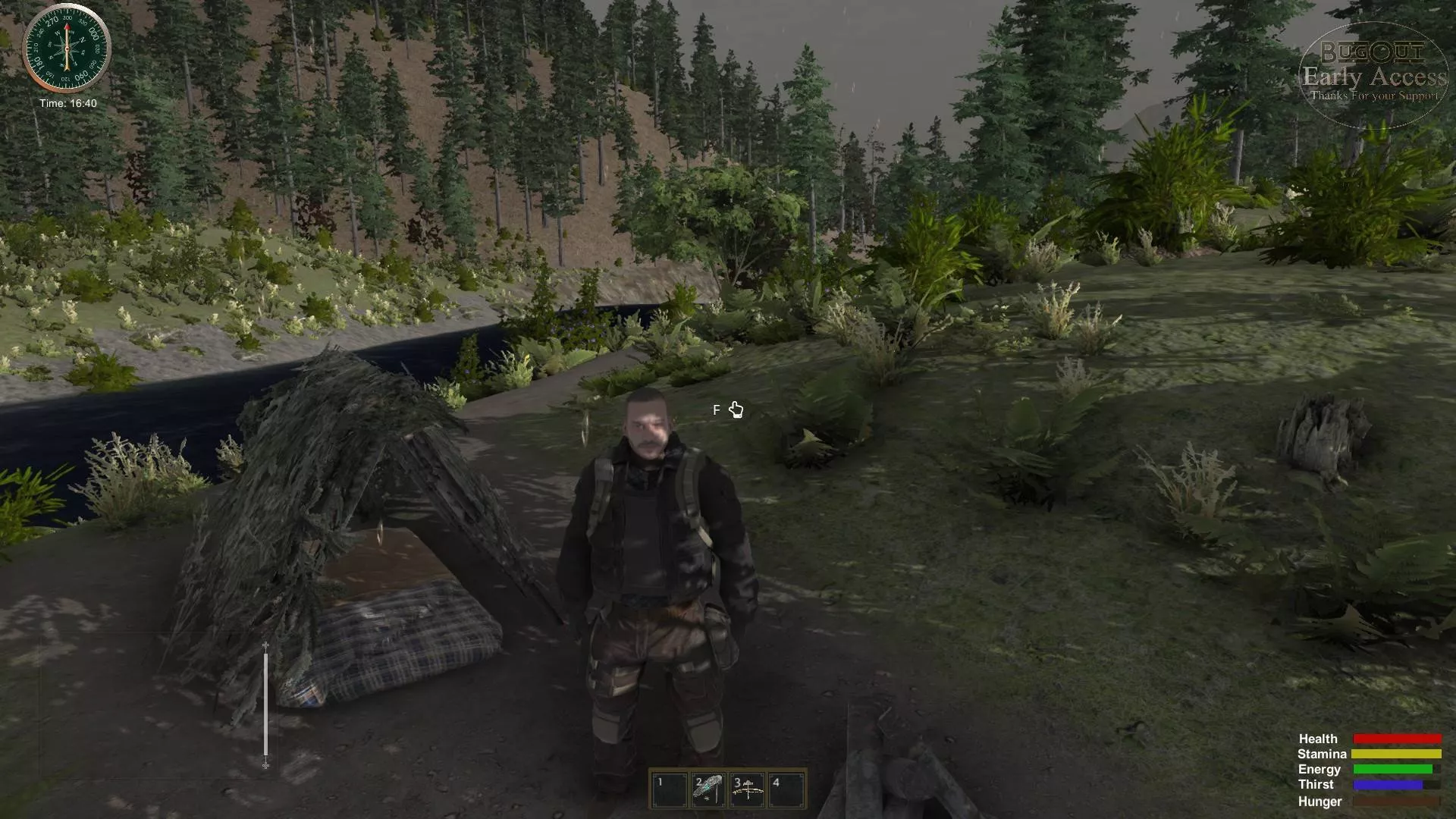
Task: Choose empty hotbar slot number 4
Action: pos(786,789)
